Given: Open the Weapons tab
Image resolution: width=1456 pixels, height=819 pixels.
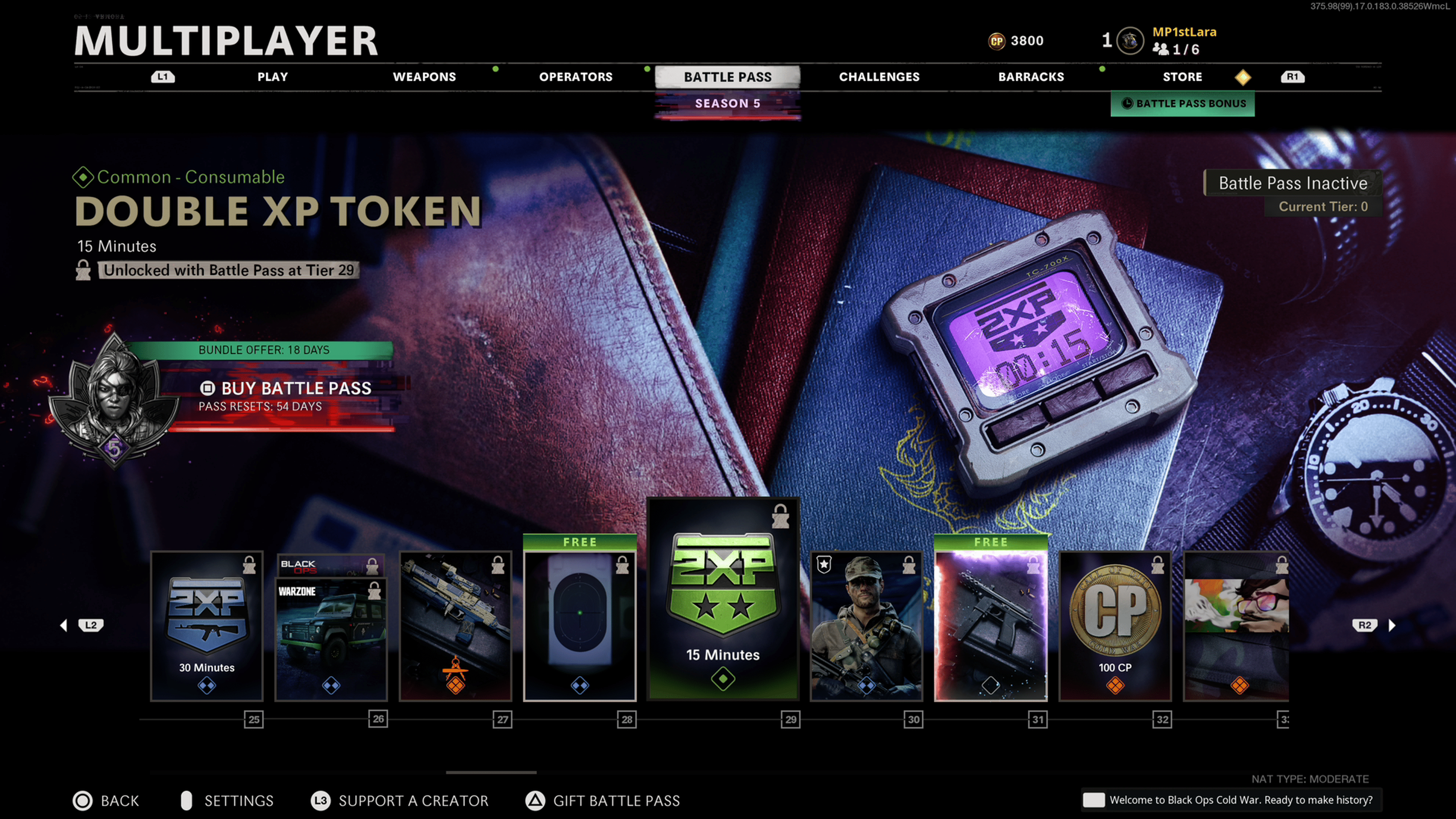Looking at the screenshot, I should click(x=424, y=77).
